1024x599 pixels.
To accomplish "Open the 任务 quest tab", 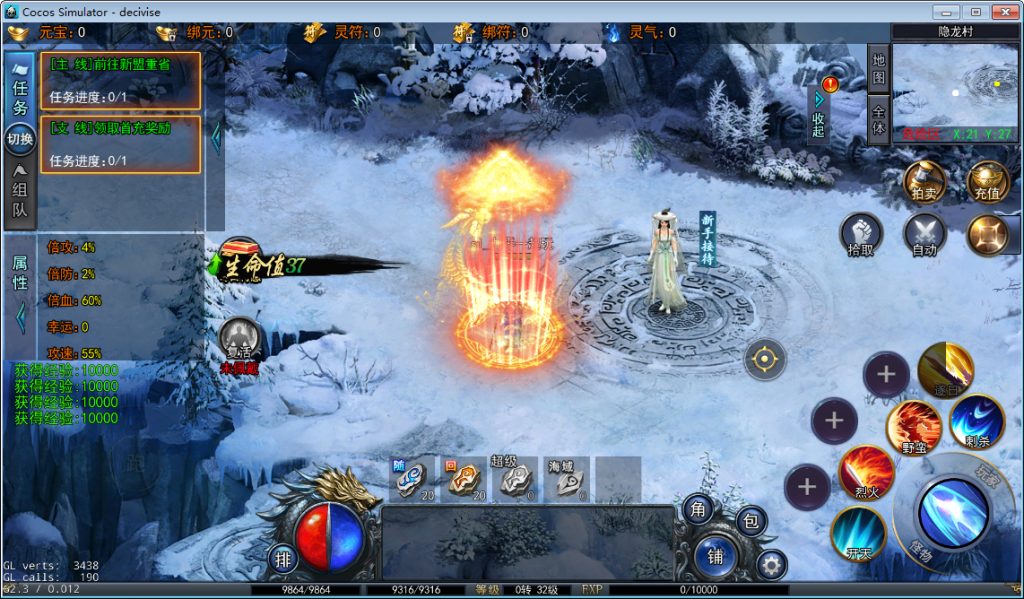I will (20, 88).
